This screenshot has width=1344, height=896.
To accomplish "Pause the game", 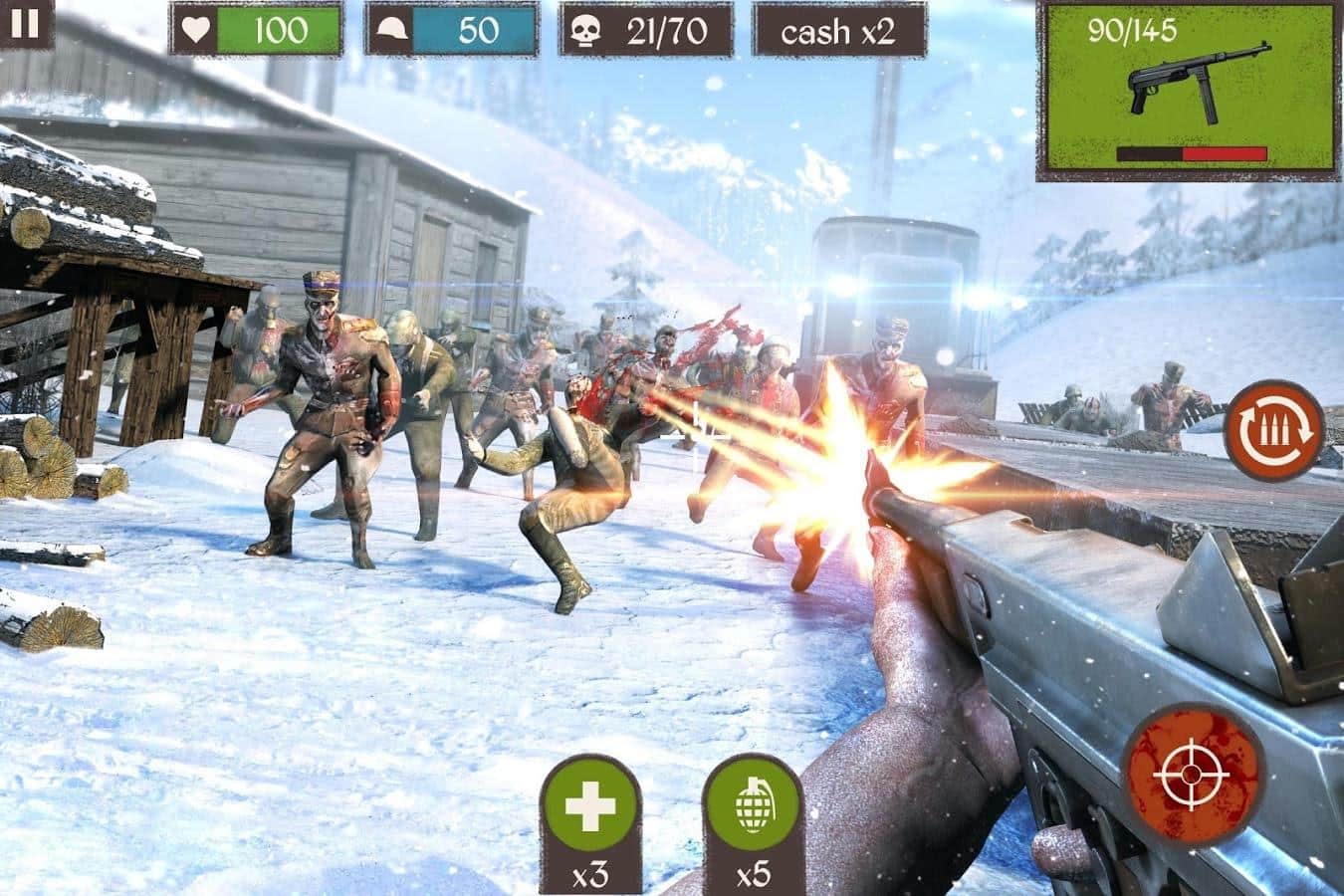I will click(26, 23).
